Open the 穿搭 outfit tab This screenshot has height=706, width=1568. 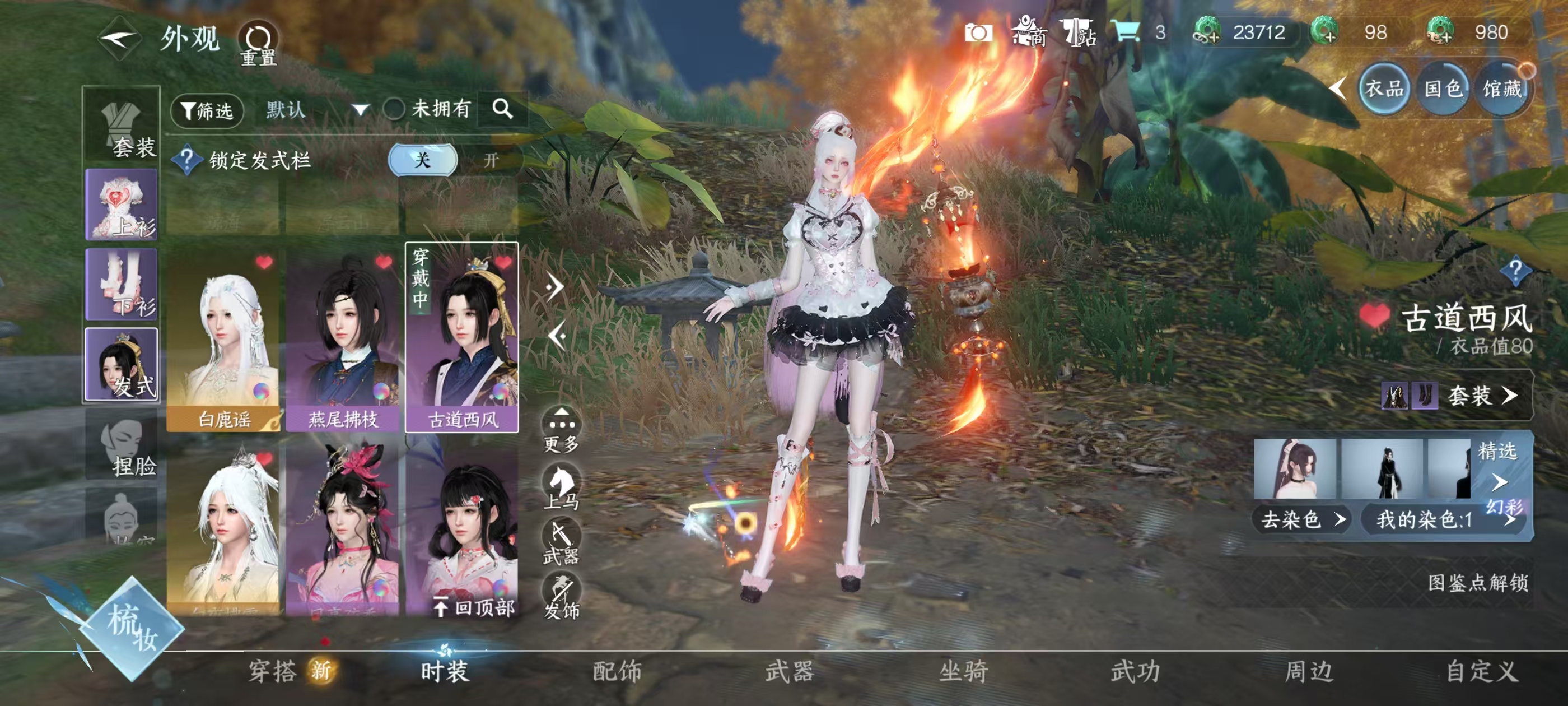point(273,671)
